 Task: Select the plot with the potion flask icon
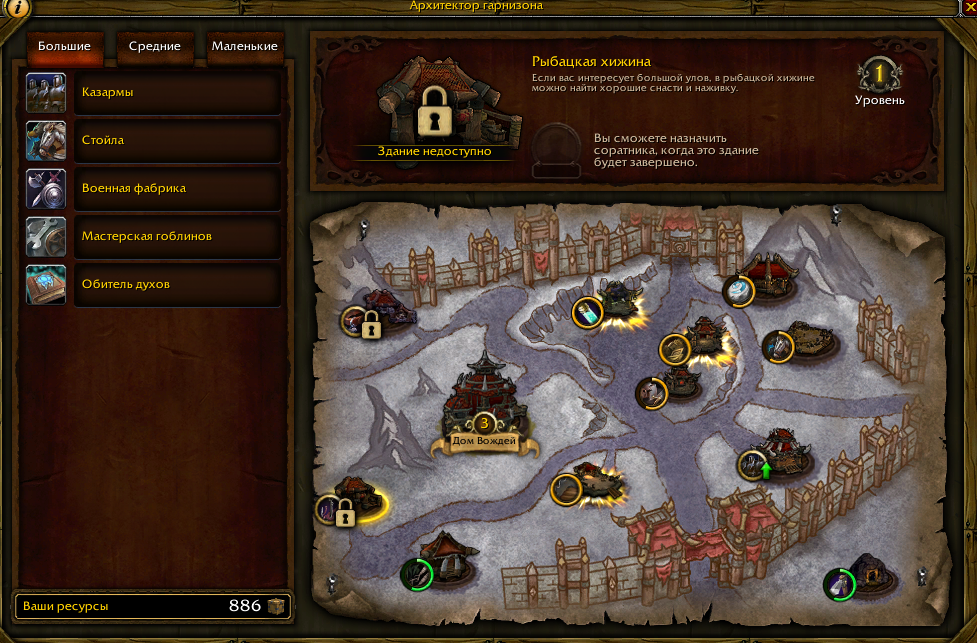coord(588,313)
